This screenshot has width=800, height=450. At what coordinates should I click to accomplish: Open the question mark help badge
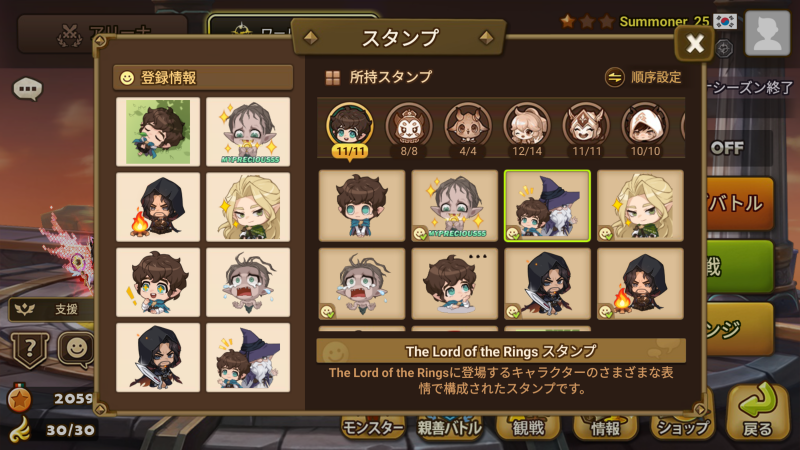(x=29, y=349)
